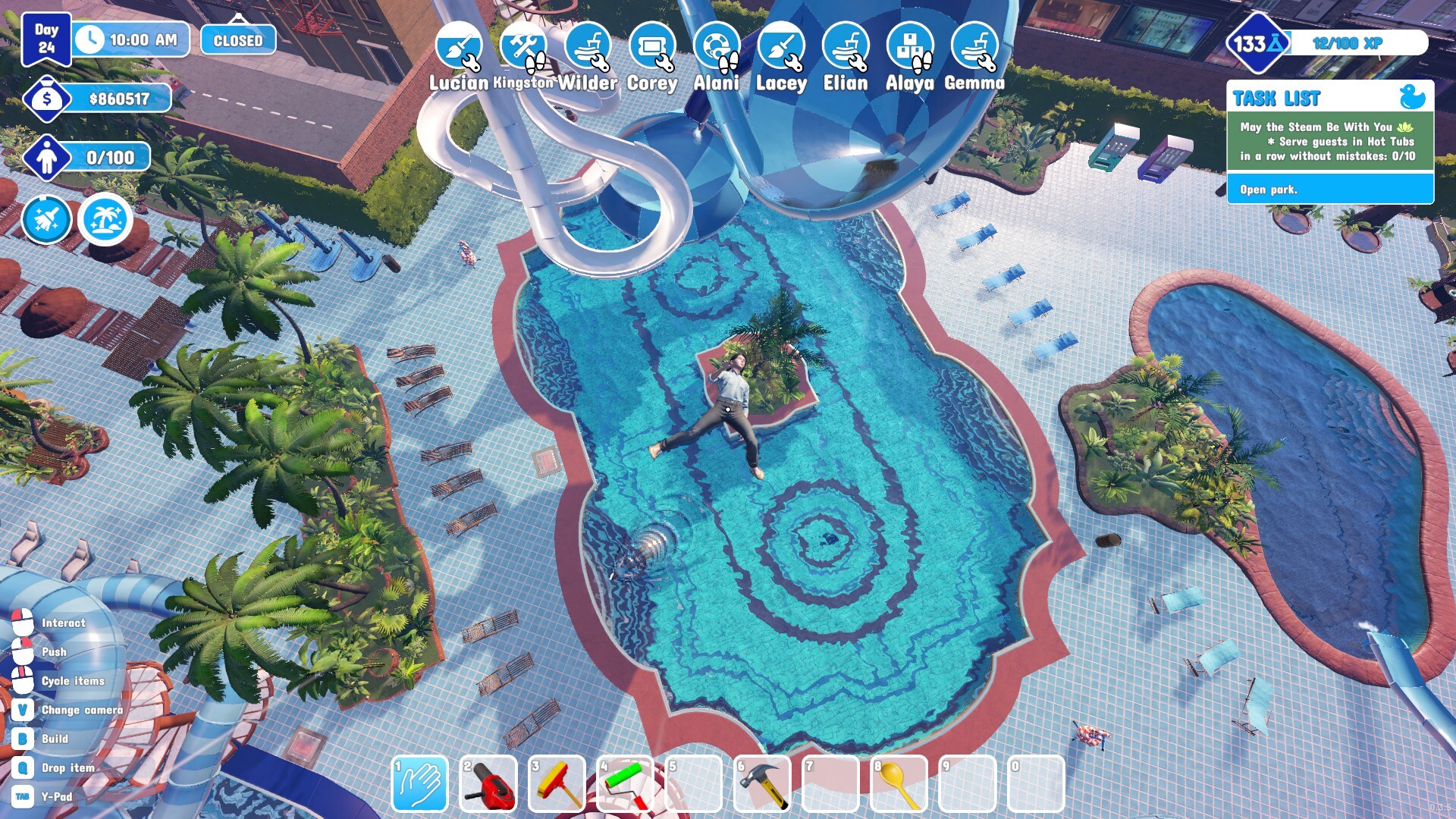Pick Alani's lifebuoy lifeguard icon
1456x819 pixels.
(x=717, y=46)
